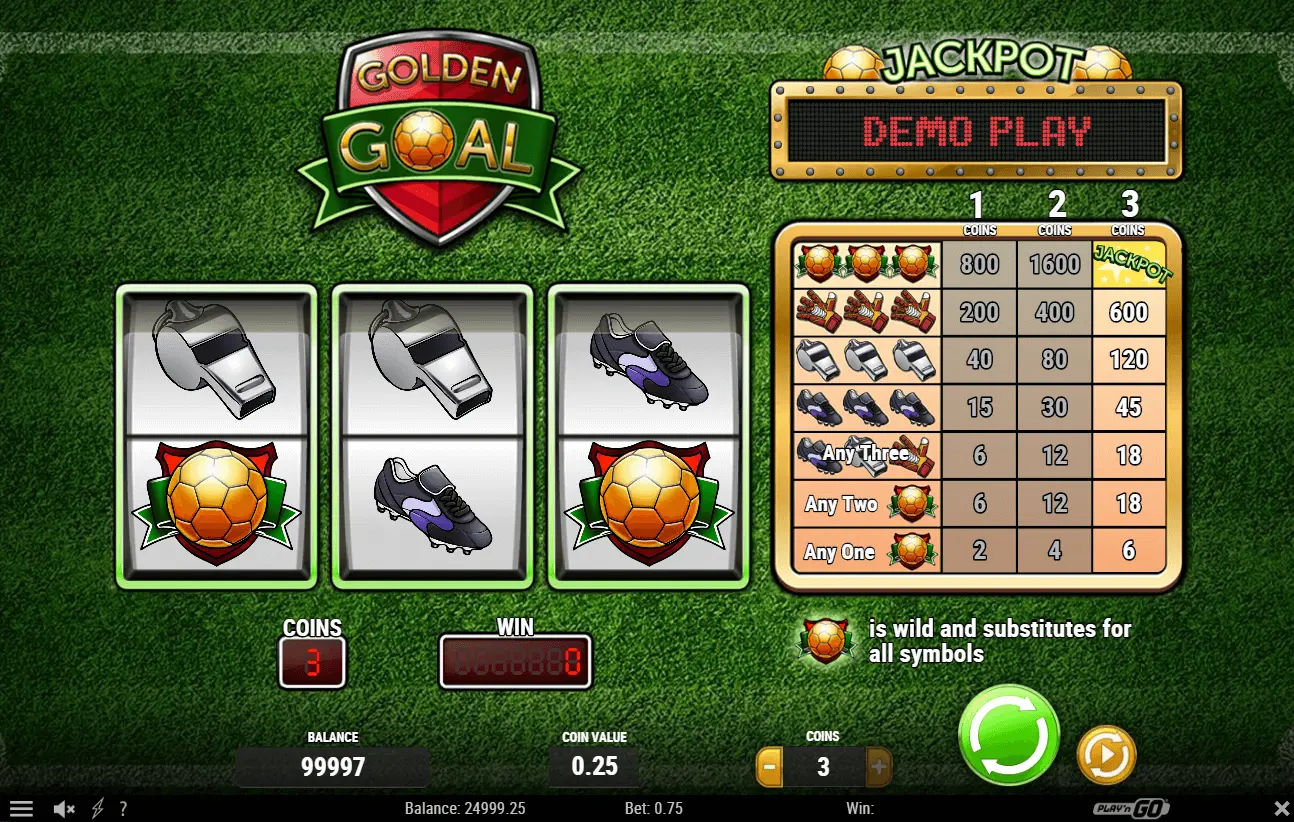Decrease coins with the minus button
The height and width of the screenshot is (822, 1294).
coord(770,767)
